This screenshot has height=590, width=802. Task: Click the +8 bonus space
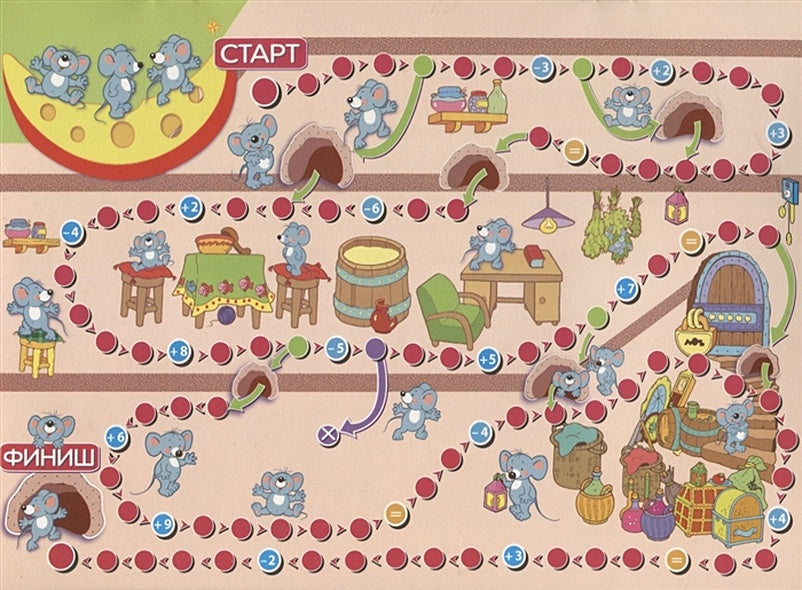(179, 352)
